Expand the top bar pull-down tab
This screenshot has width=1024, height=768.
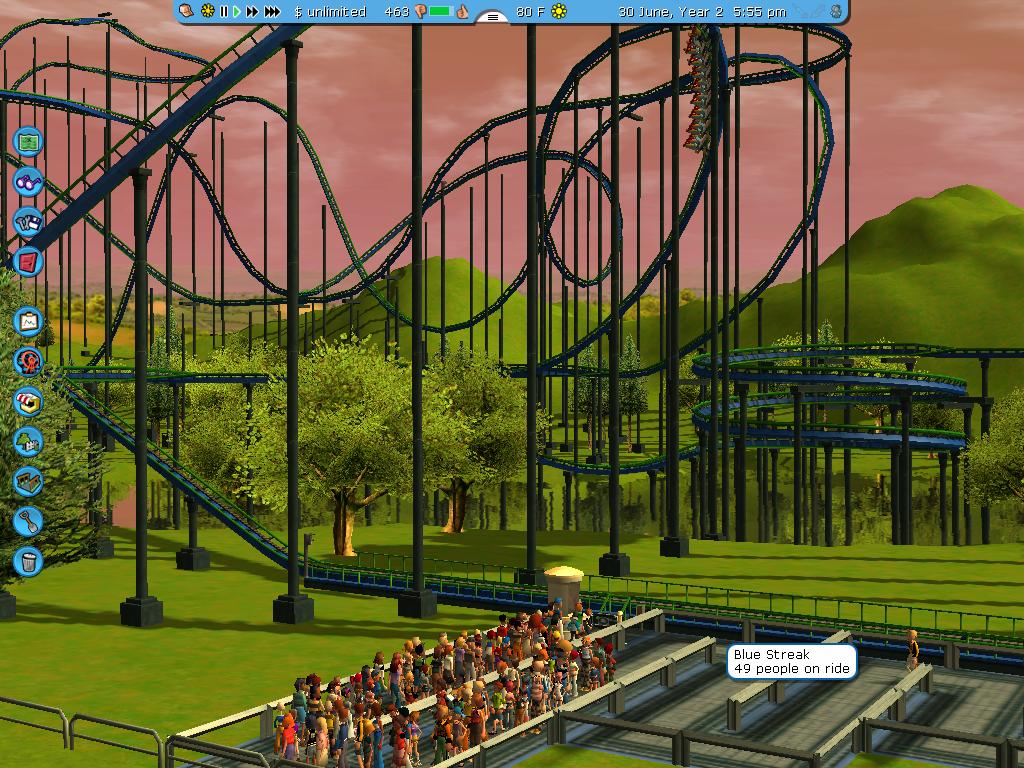click(x=492, y=17)
